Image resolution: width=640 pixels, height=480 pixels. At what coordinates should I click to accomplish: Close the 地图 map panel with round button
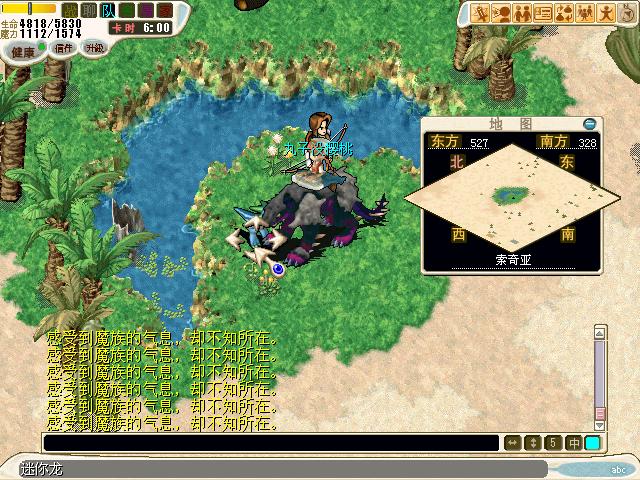pyautogui.click(x=589, y=122)
